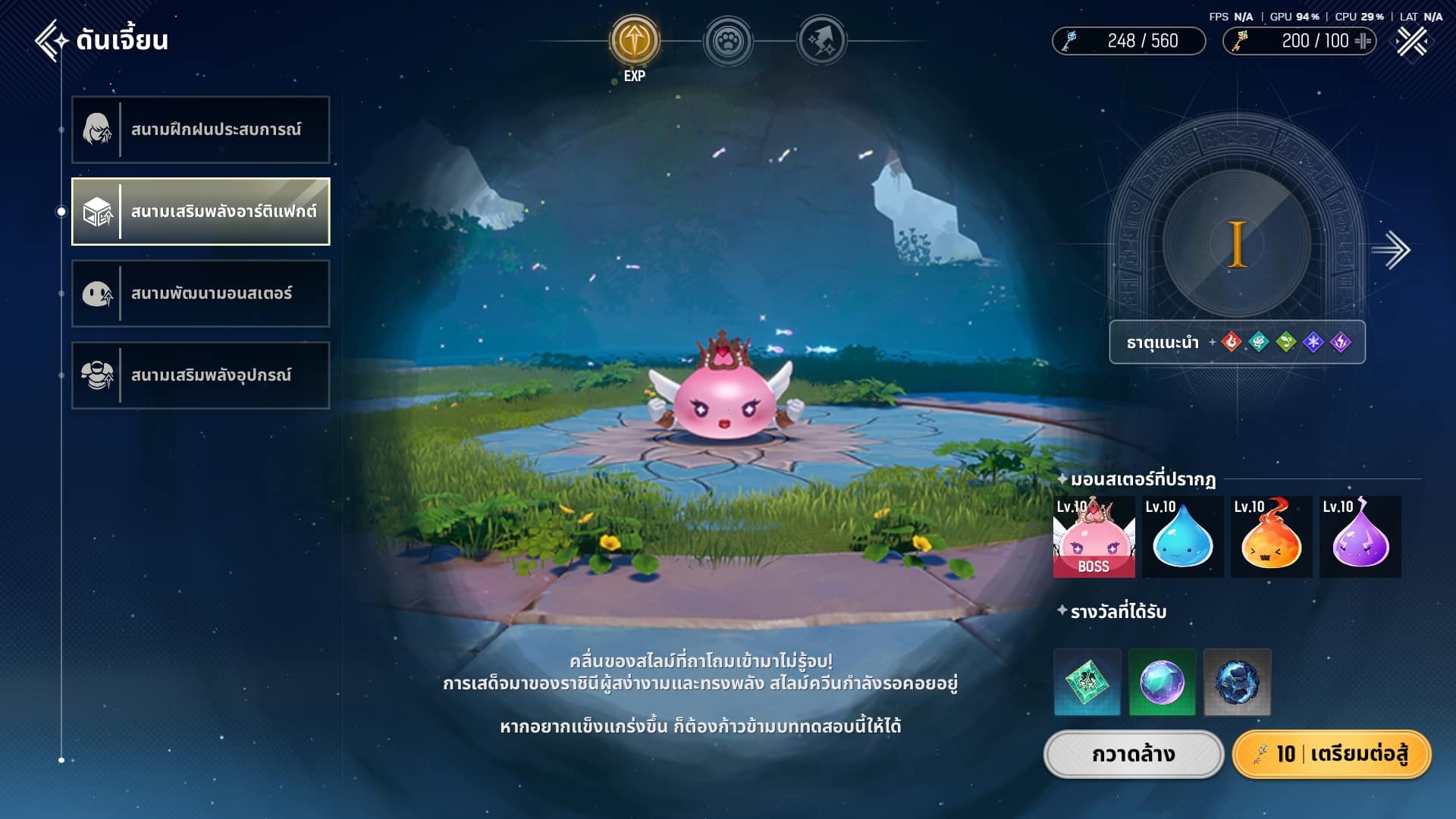Click the กวาดล้าง sweep button
The image size is (1456, 819).
coord(1134,755)
